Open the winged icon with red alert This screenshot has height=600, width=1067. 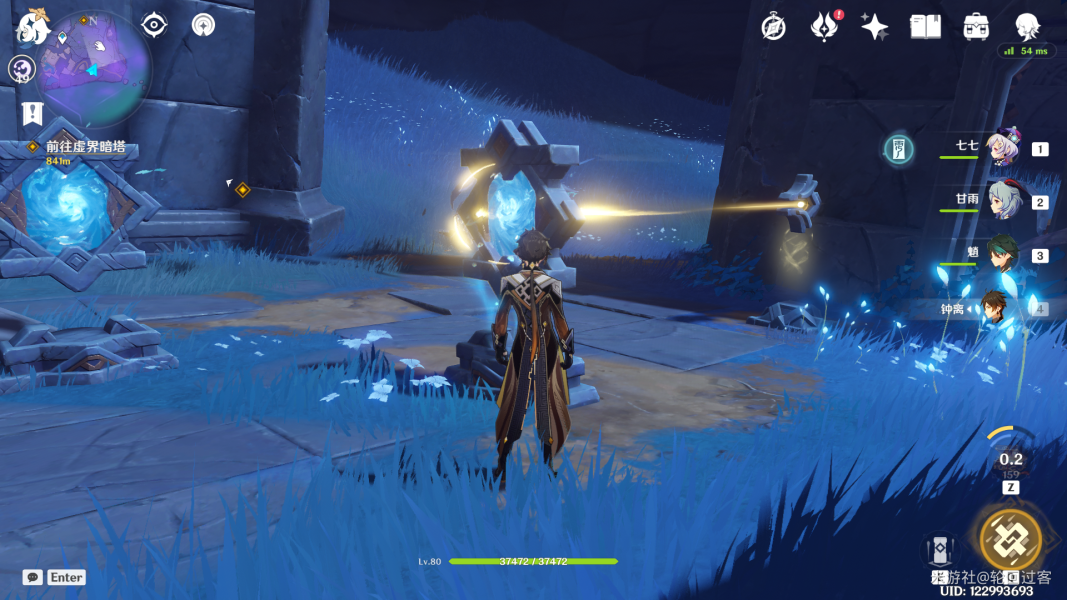[x=824, y=27]
